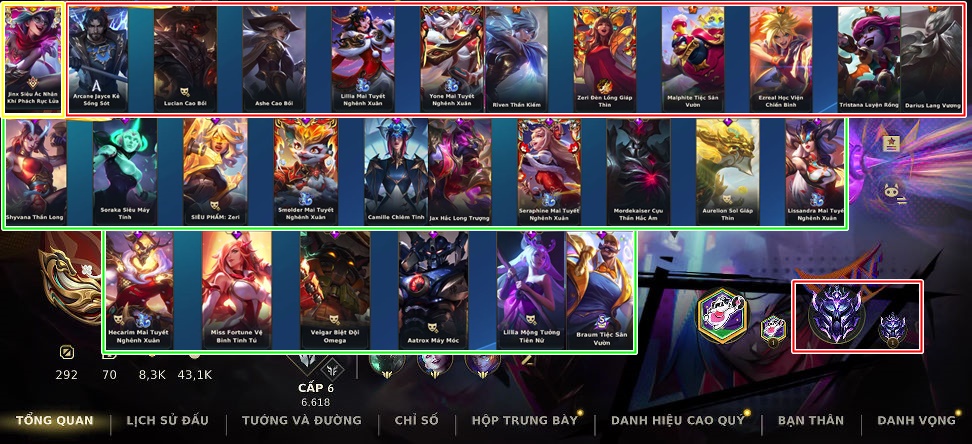Open the Danh Vọng tab
The width and height of the screenshot is (972, 444).
click(915, 421)
